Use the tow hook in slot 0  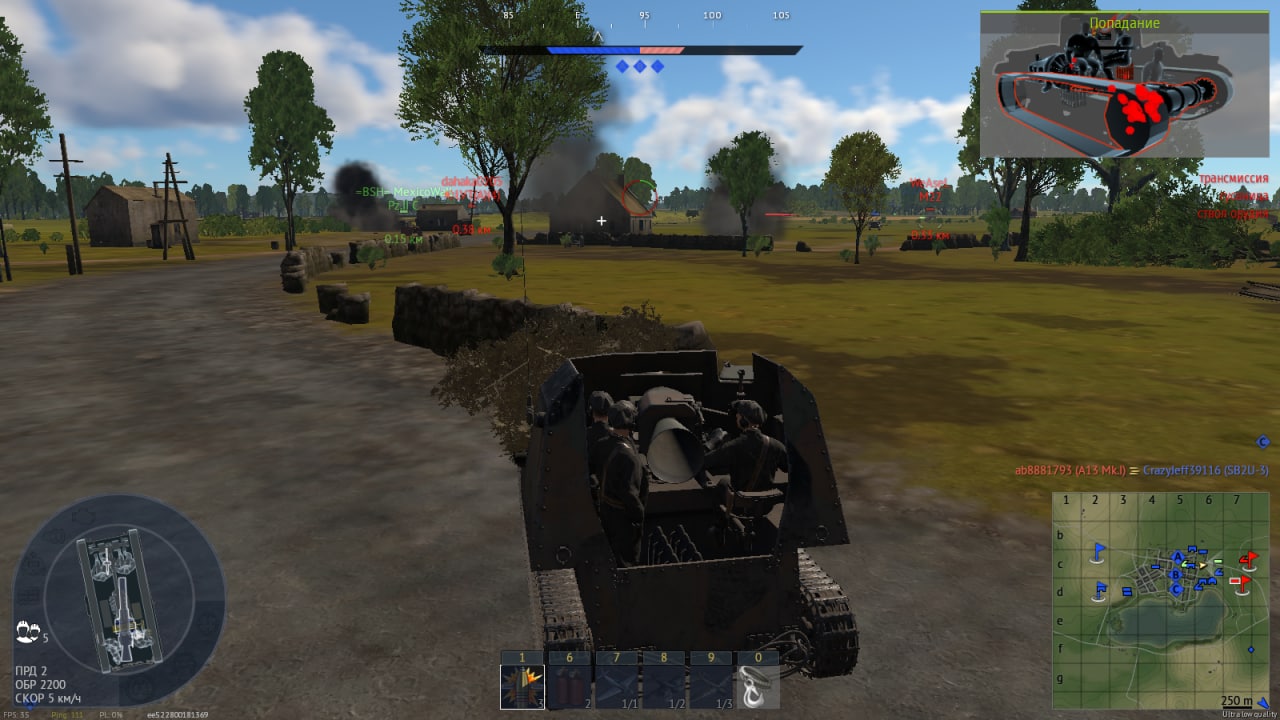759,686
